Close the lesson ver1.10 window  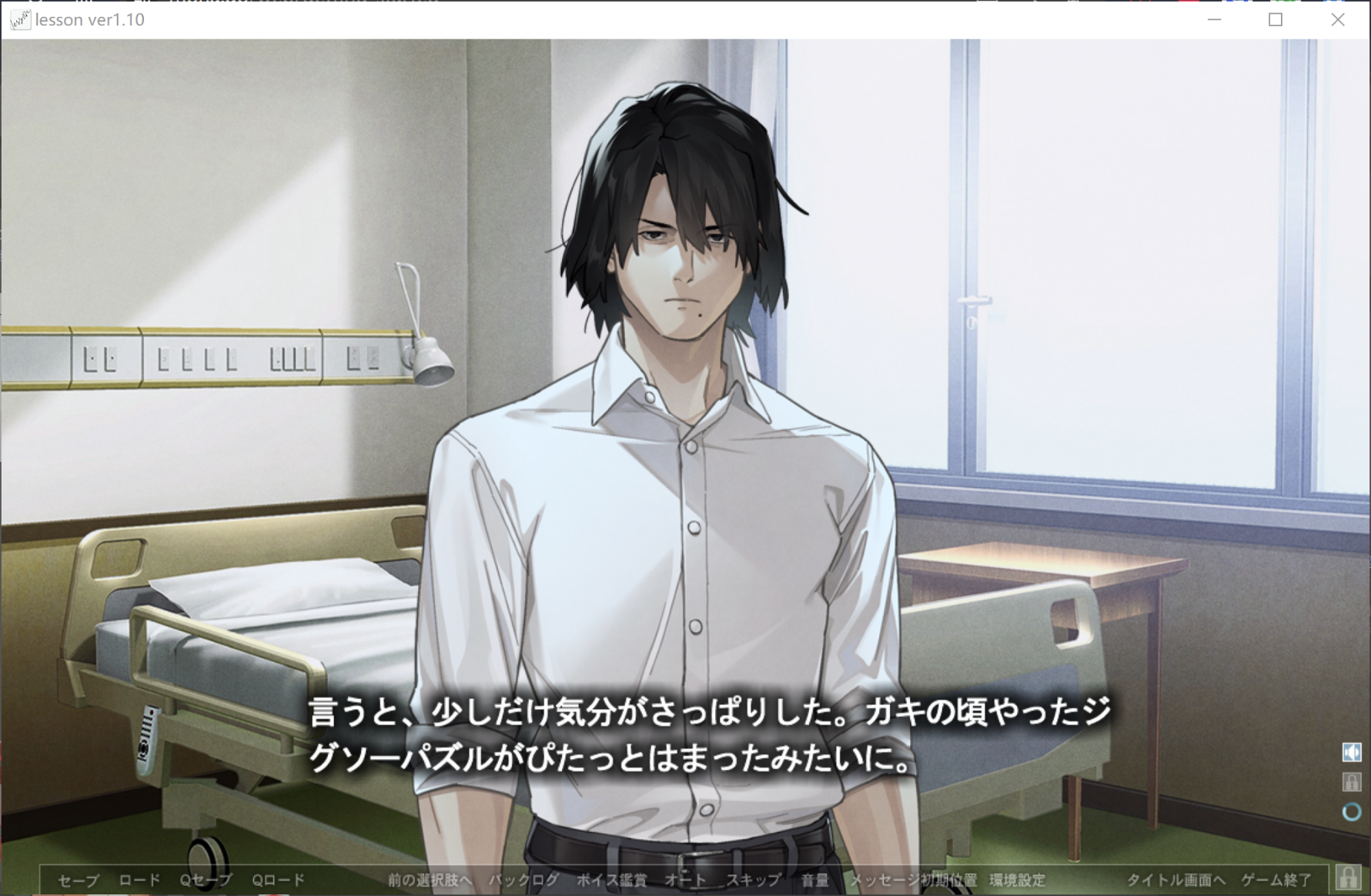click(x=1338, y=20)
